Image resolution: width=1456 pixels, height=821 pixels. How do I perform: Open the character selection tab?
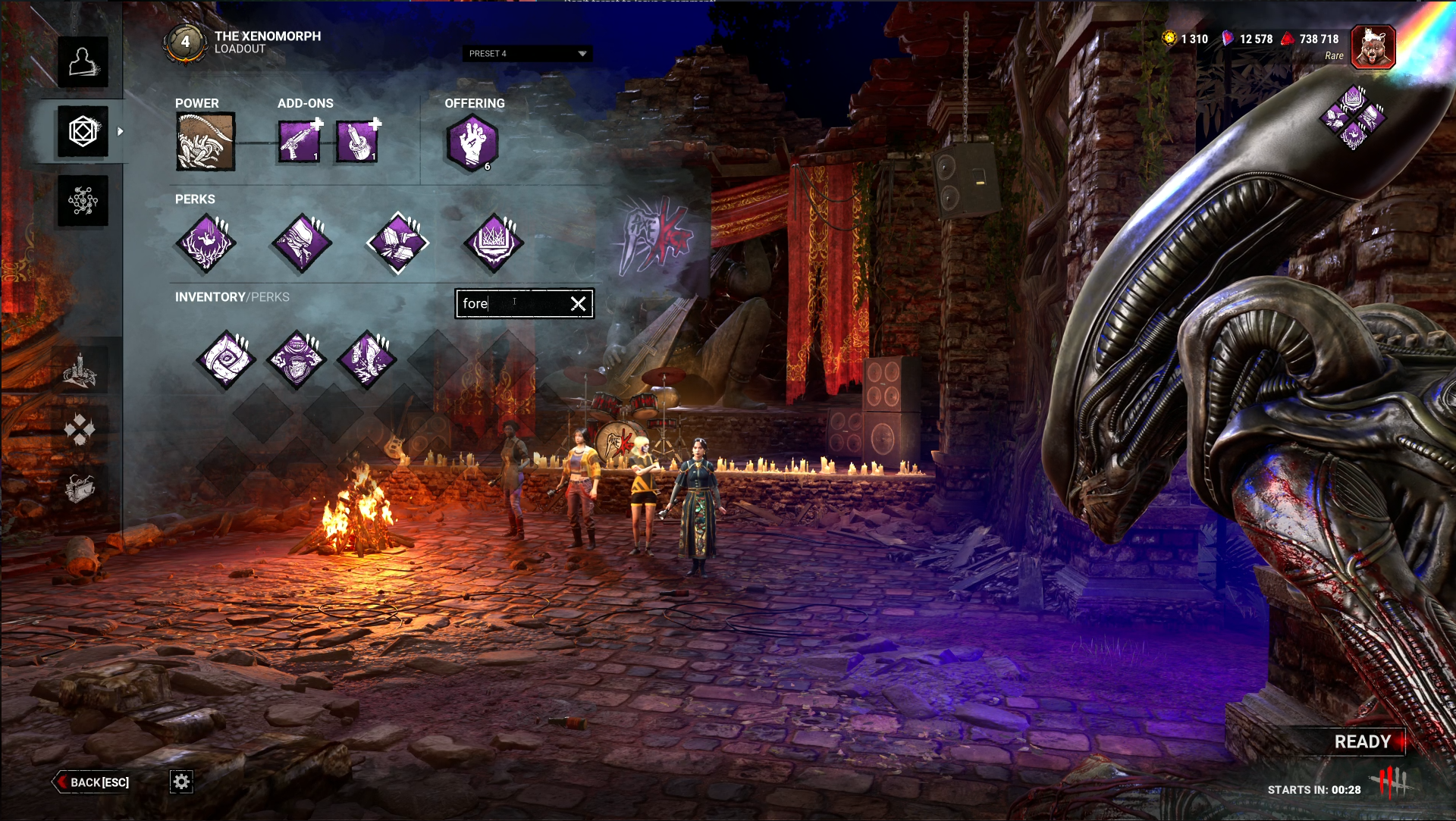coord(83,62)
